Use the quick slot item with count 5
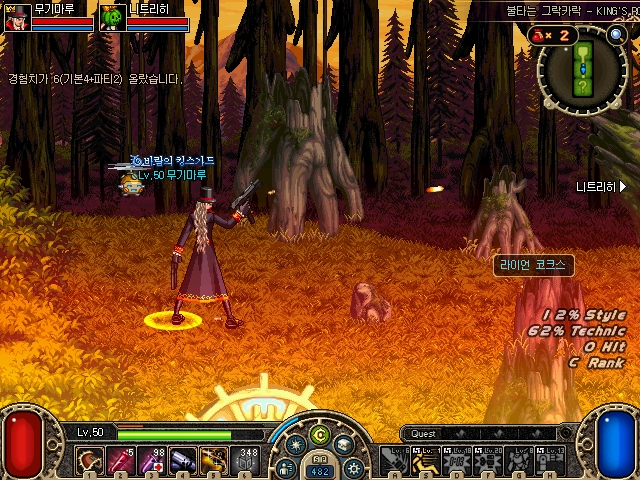The width and height of the screenshot is (640, 480). (121, 461)
